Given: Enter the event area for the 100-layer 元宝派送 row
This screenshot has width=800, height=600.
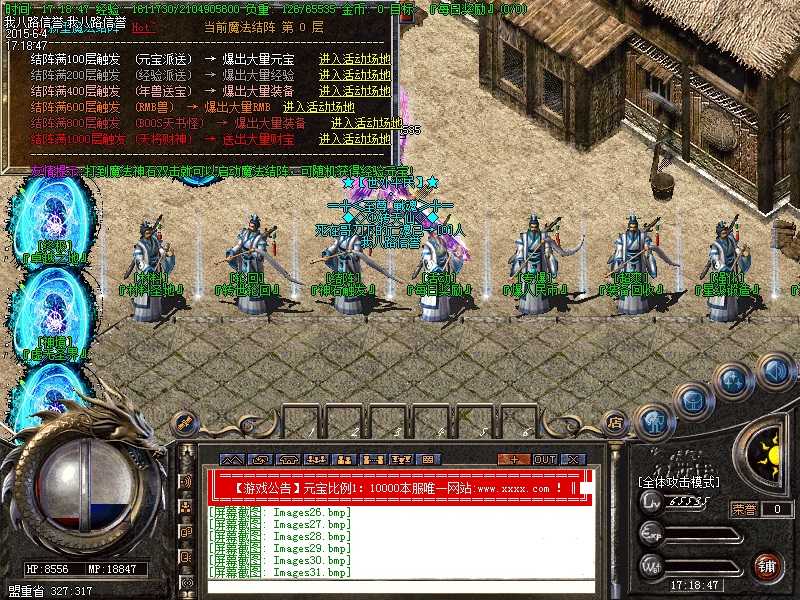Looking at the screenshot, I should pyautogui.click(x=350, y=59).
